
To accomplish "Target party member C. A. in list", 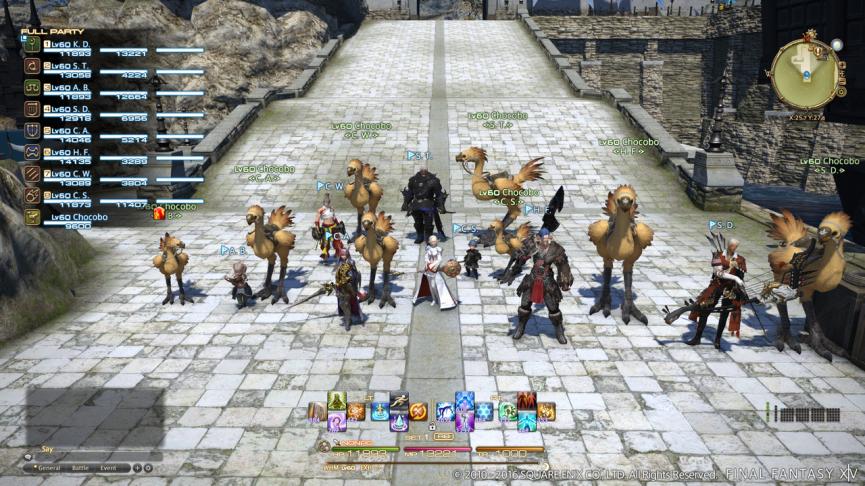I will (72, 130).
